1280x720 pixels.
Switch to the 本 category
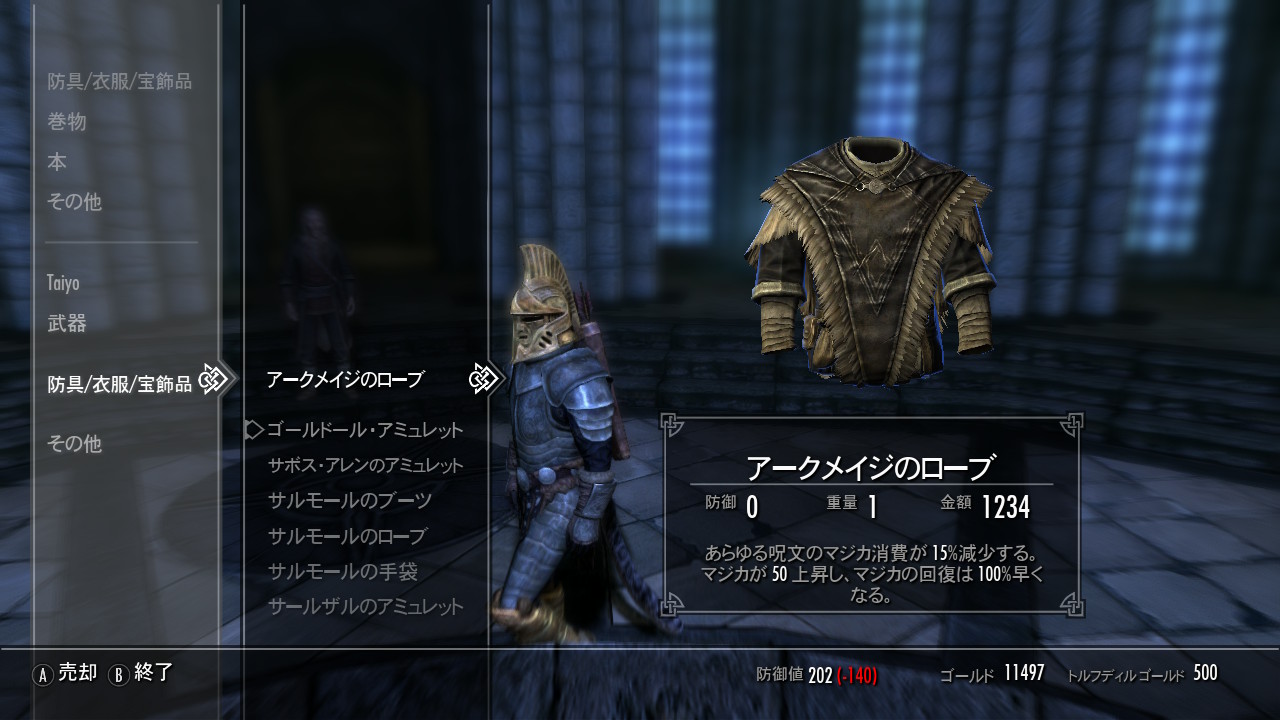pyautogui.click(x=57, y=162)
